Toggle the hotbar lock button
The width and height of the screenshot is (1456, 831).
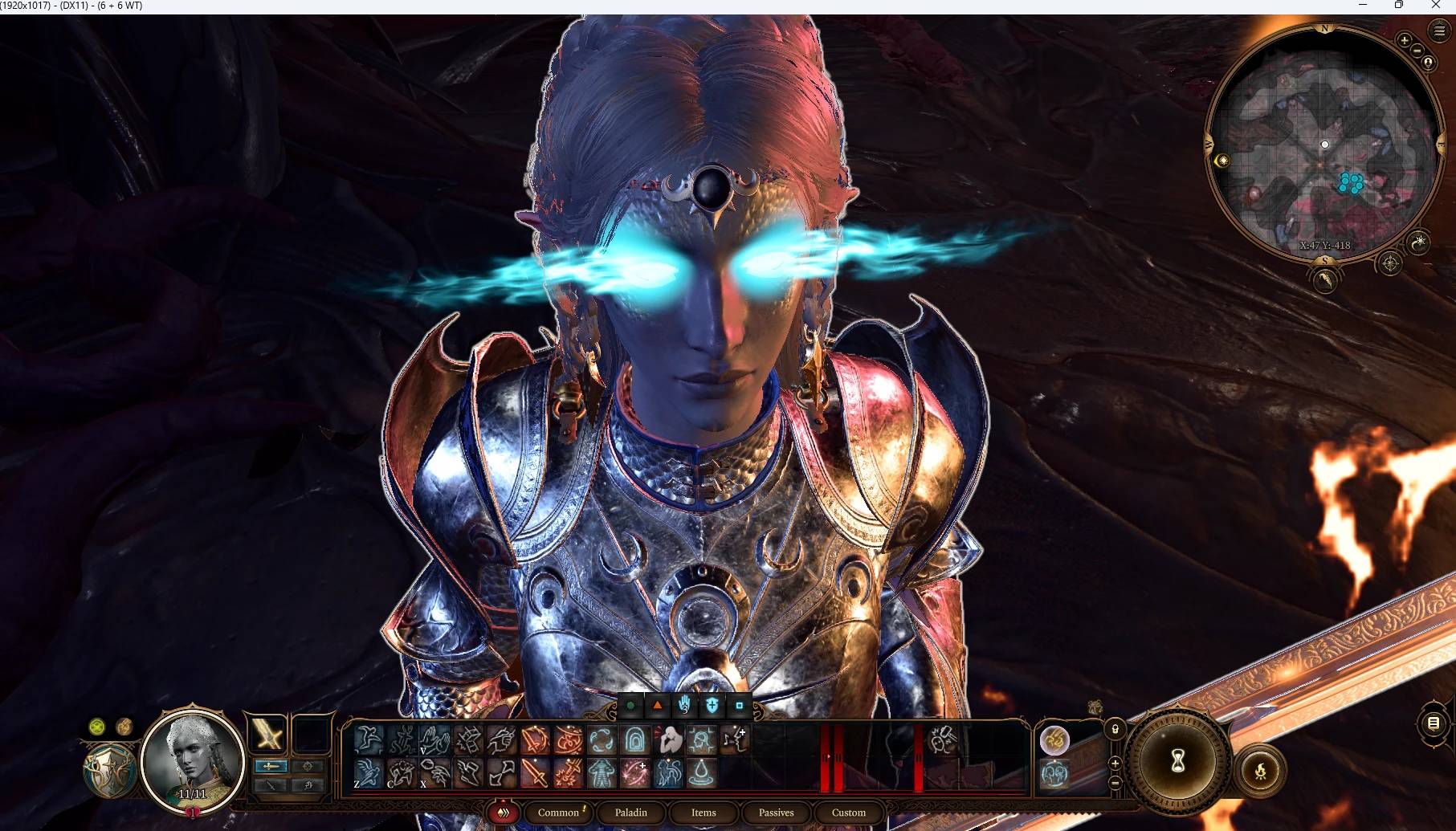[x=1115, y=729]
